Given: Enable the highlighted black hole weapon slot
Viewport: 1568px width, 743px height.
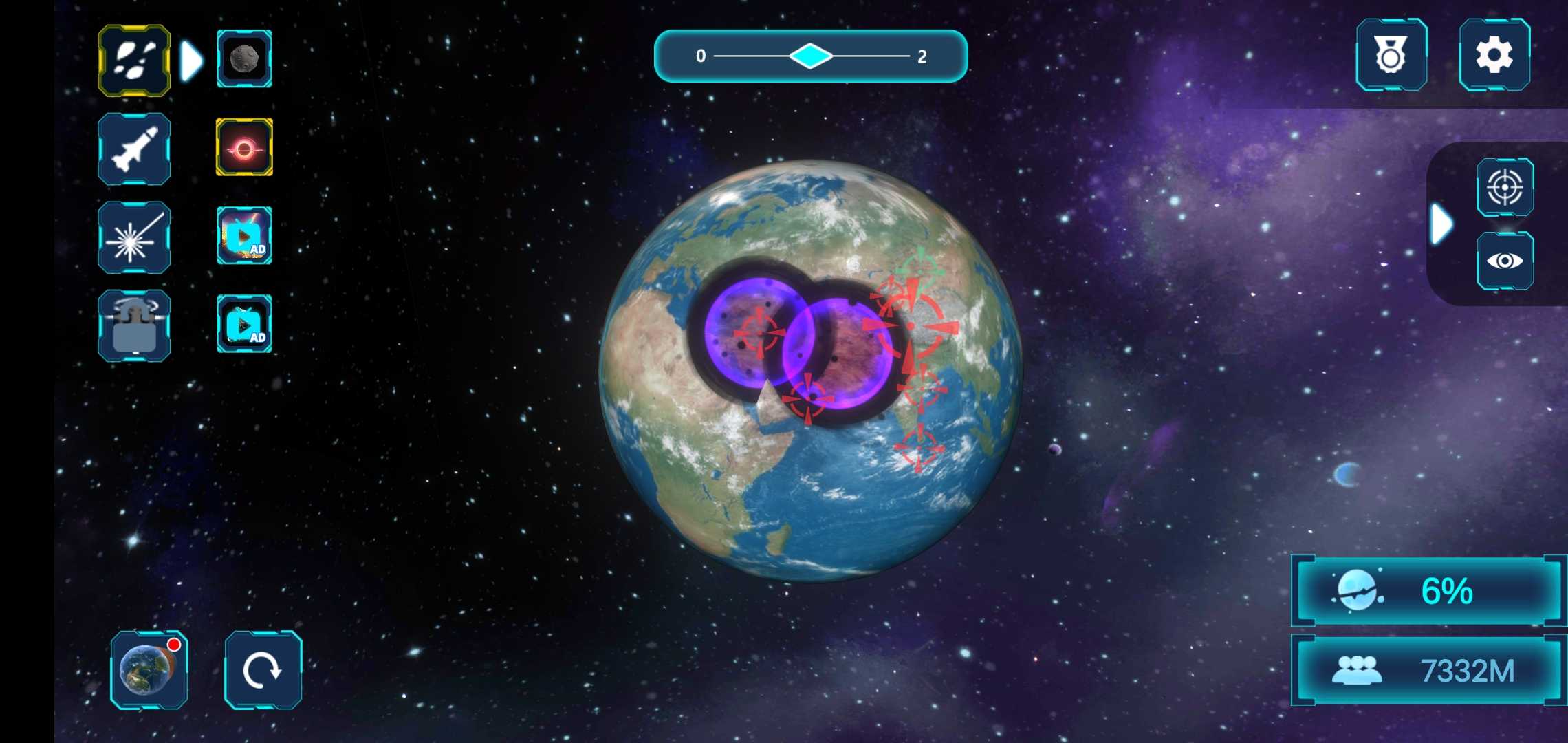Looking at the screenshot, I should (x=244, y=149).
